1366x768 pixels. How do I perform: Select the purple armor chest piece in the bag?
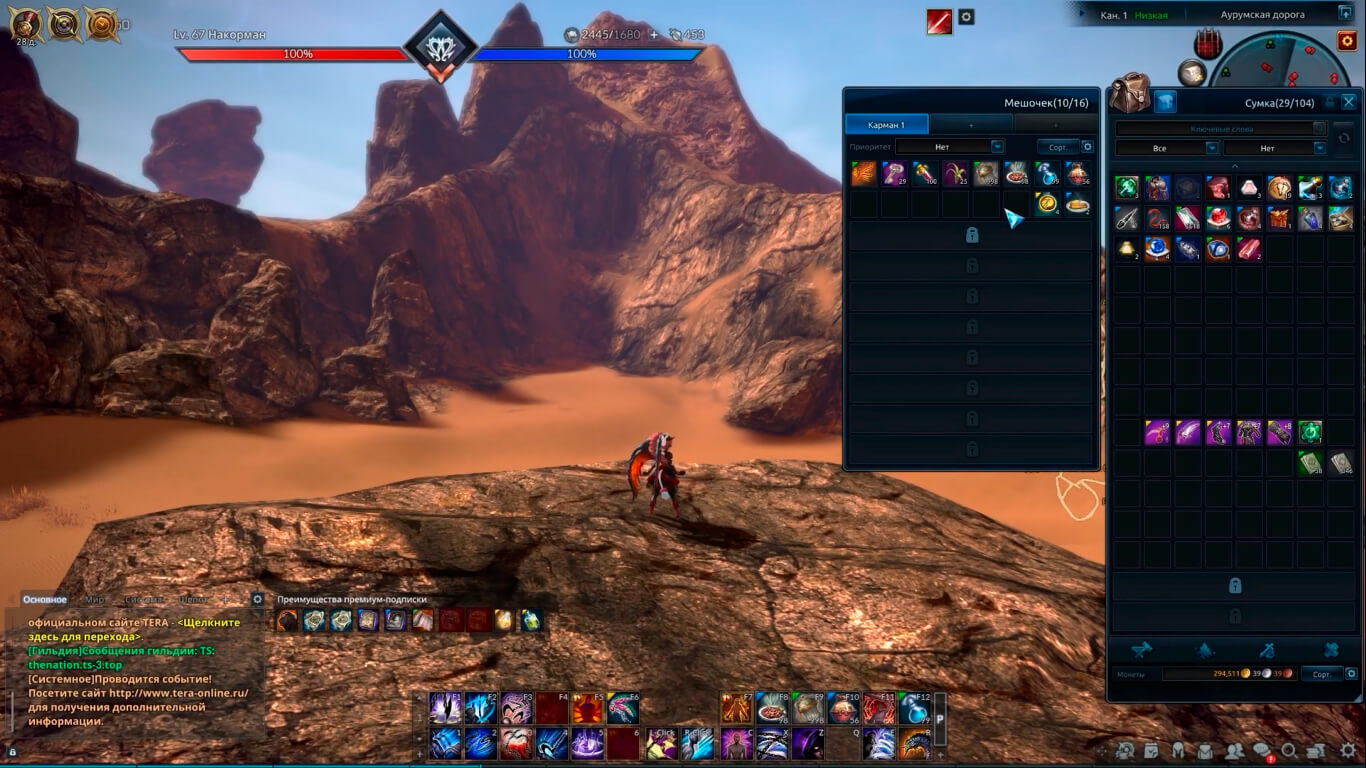click(1249, 433)
